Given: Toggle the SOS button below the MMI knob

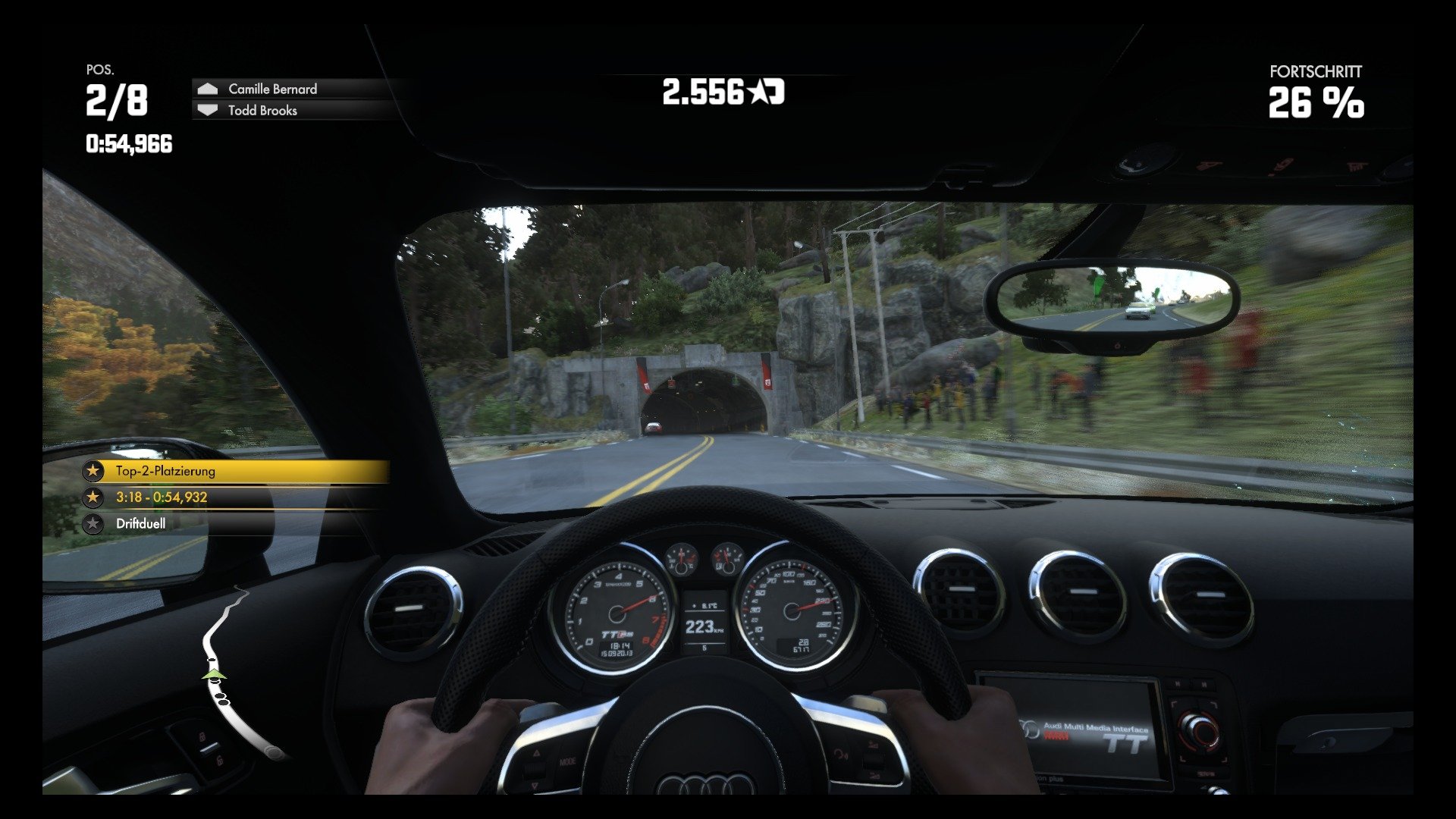Looking at the screenshot, I should 1207,773.
